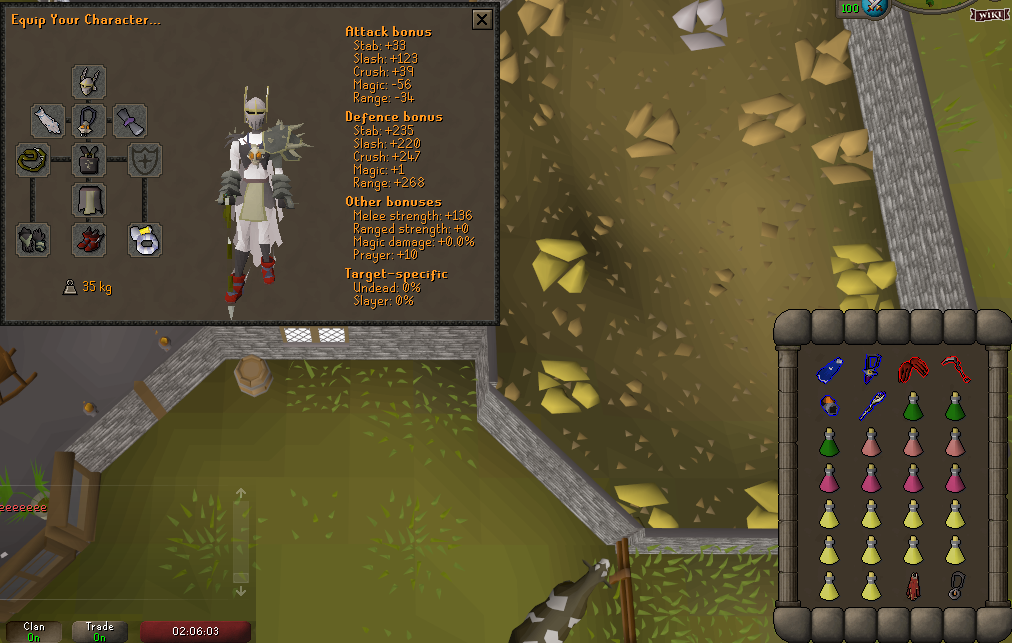Select the gloves equipment slot
The height and width of the screenshot is (643, 1012).
pyautogui.click(x=33, y=239)
